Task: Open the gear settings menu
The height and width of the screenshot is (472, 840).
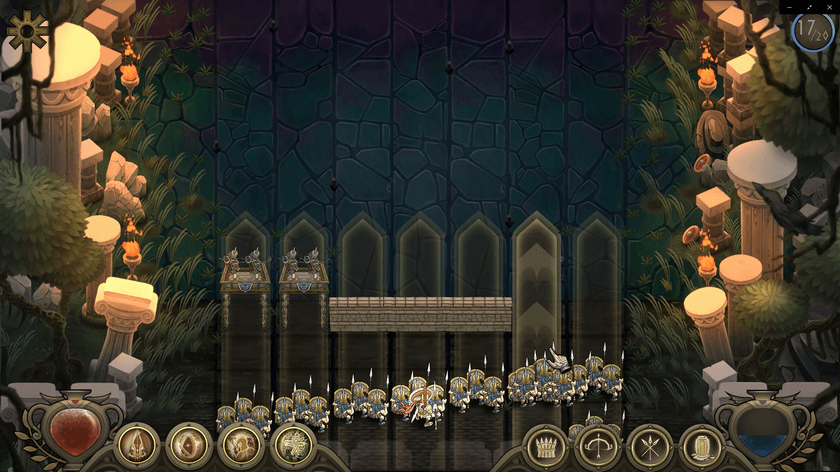Action: click(x=27, y=31)
